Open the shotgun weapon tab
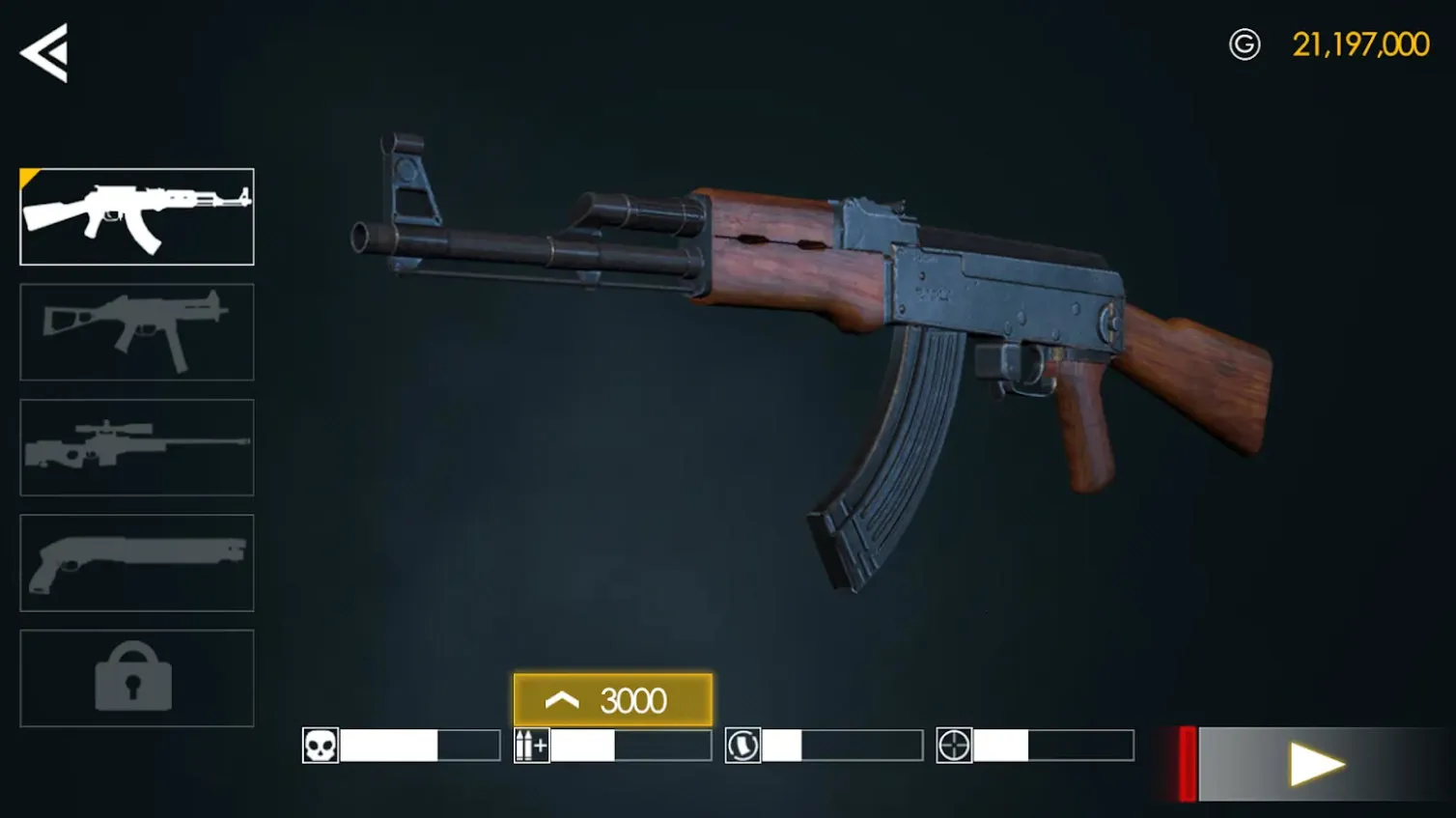The width and height of the screenshot is (1456, 818). coord(136,563)
